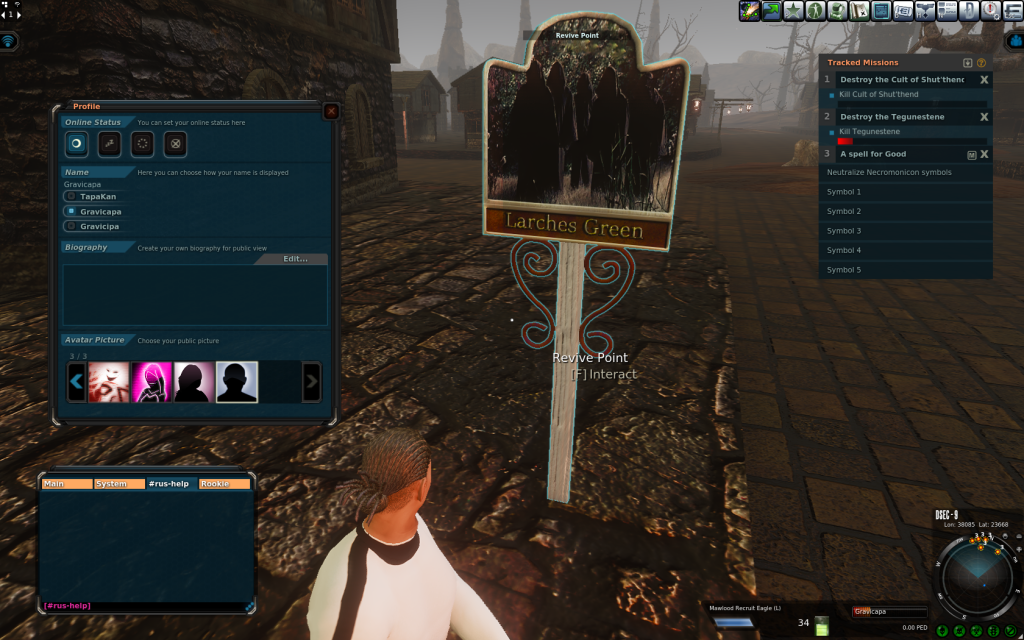Screen dimensions: 1024x640
Task: Switch to the Rookie chat tab
Action: click(x=226, y=484)
